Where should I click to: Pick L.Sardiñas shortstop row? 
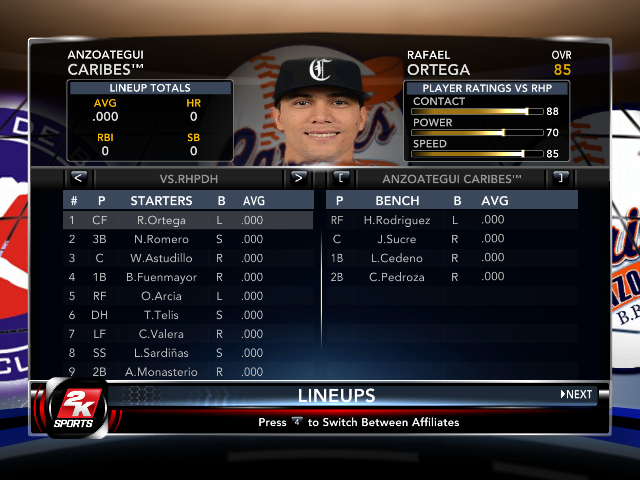point(161,353)
